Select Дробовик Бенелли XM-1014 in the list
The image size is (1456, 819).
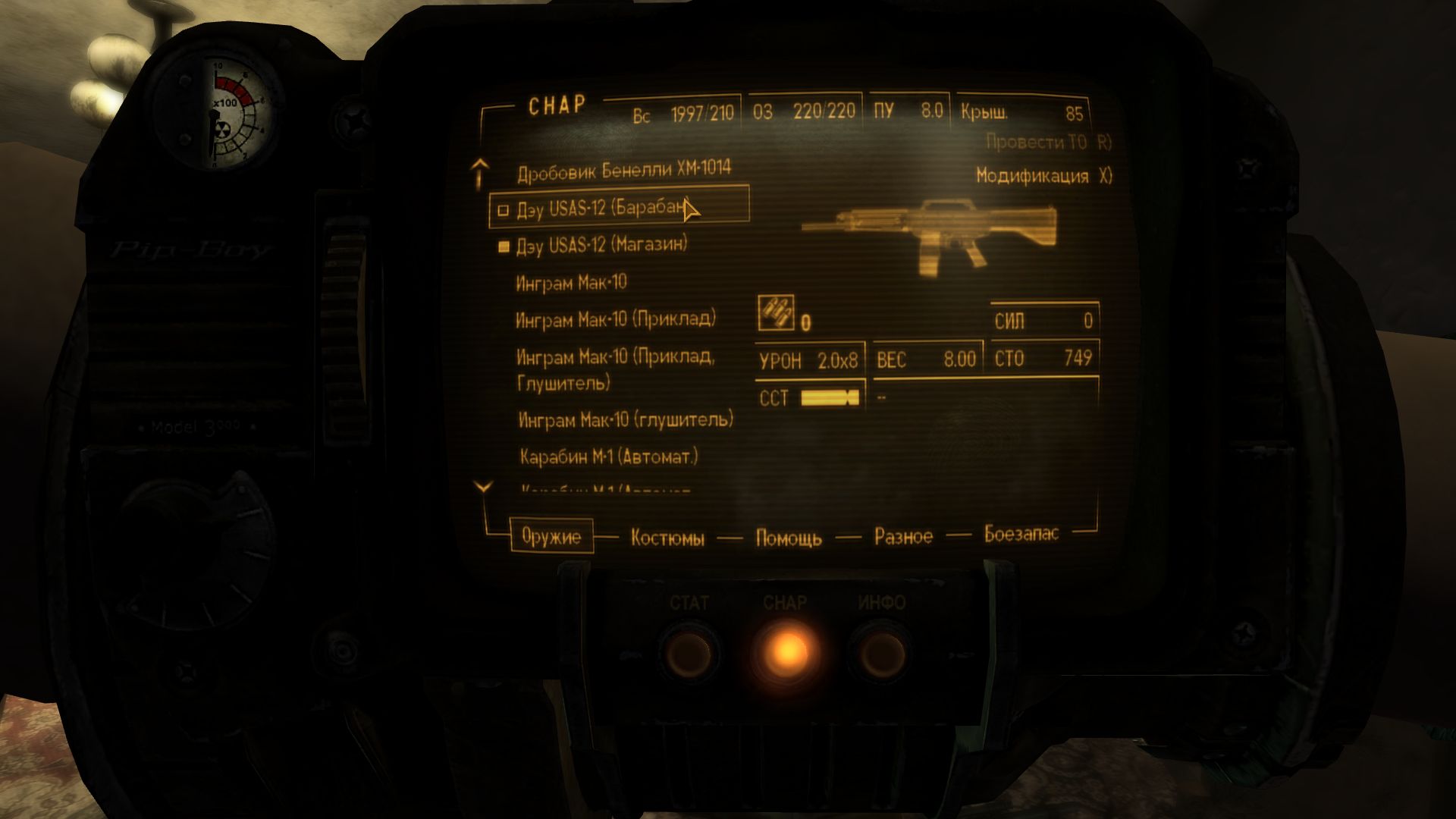pyautogui.click(x=623, y=171)
